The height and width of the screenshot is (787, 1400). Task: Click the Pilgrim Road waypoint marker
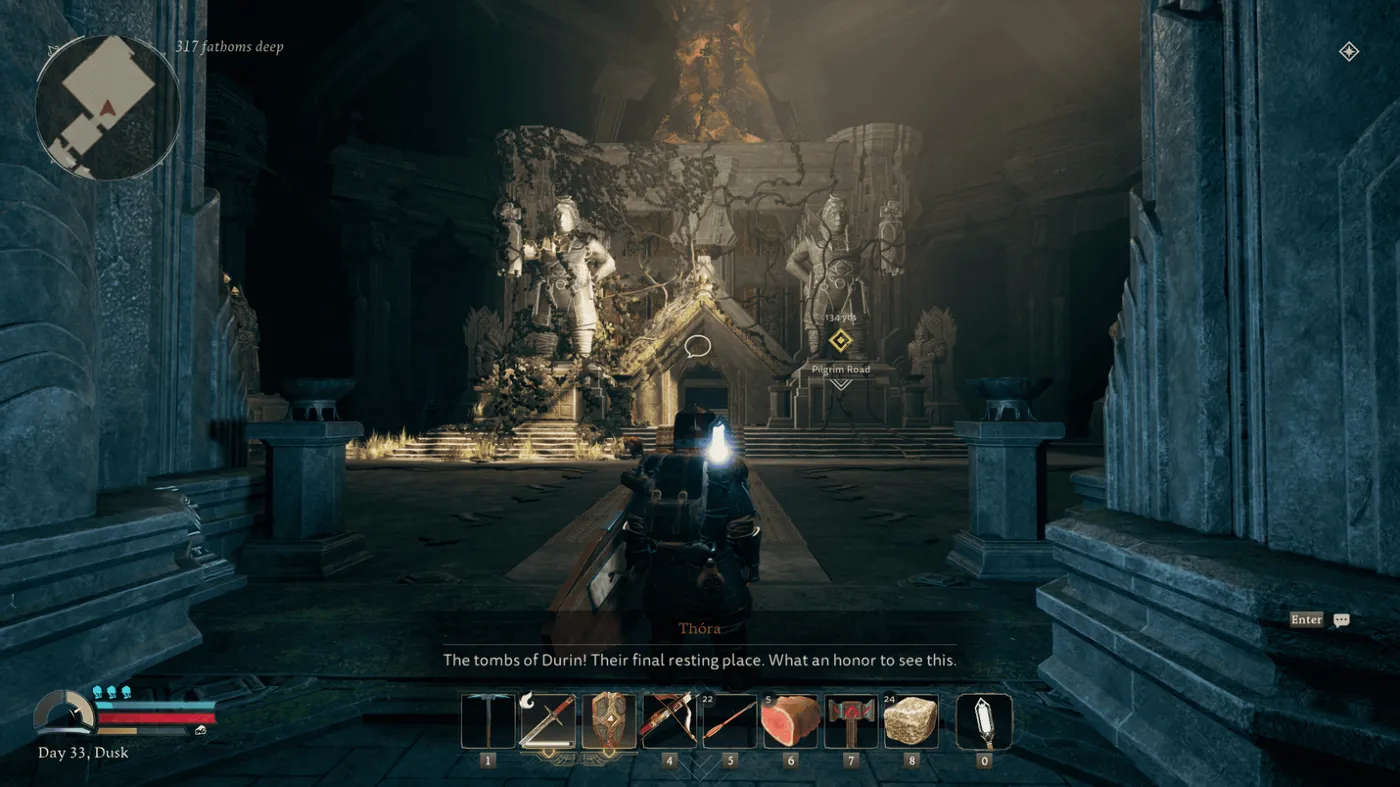pyautogui.click(x=840, y=342)
